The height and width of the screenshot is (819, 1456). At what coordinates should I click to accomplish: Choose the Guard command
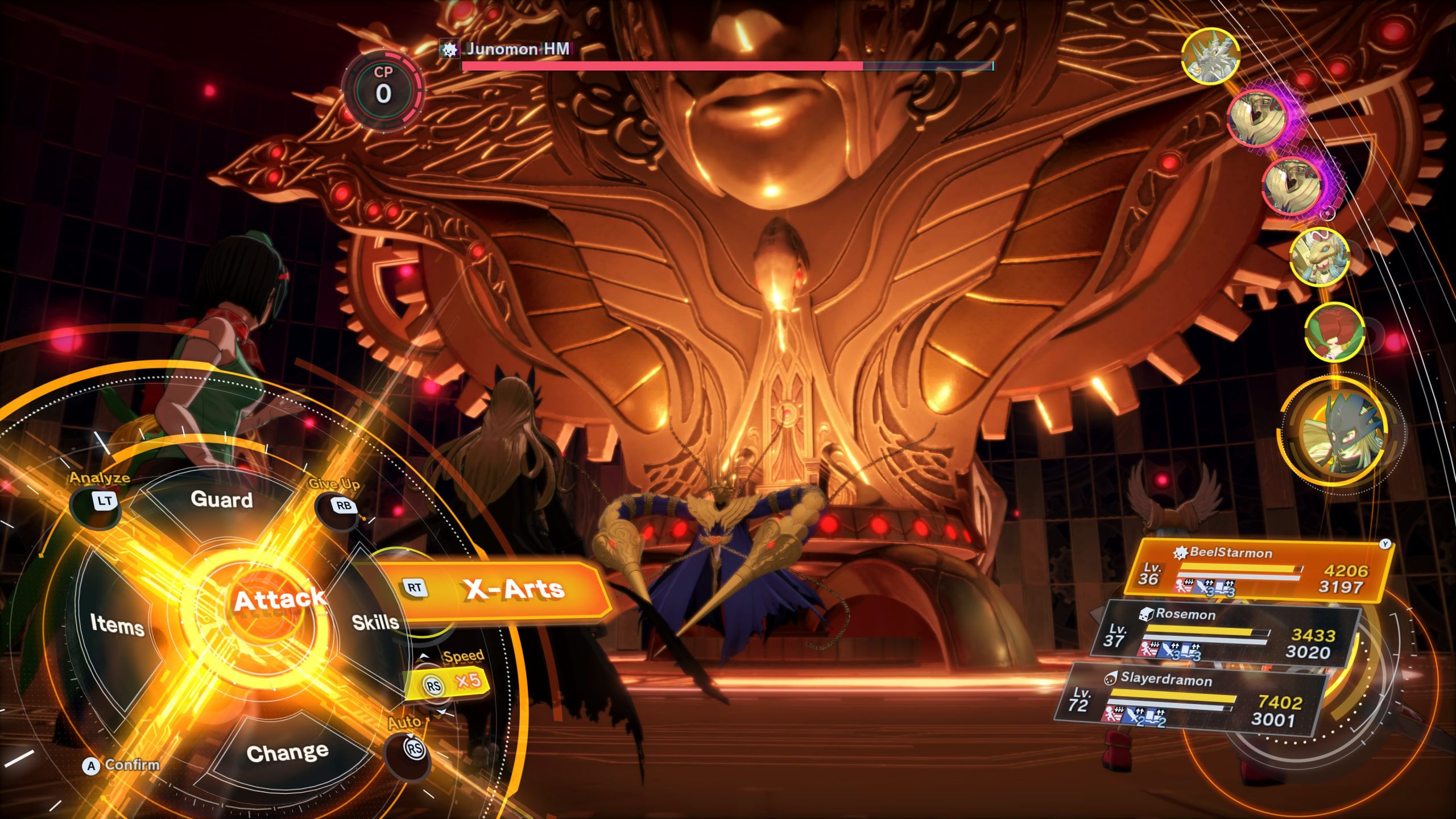click(x=222, y=499)
